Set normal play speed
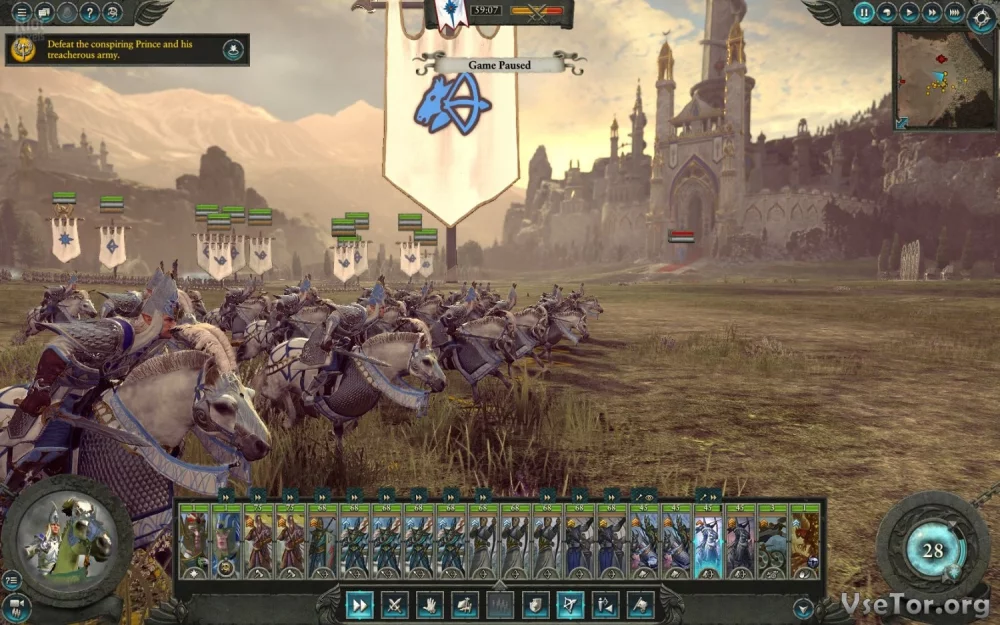The width and height of the screenshot is (1000, 625). [x=909, y=13]
